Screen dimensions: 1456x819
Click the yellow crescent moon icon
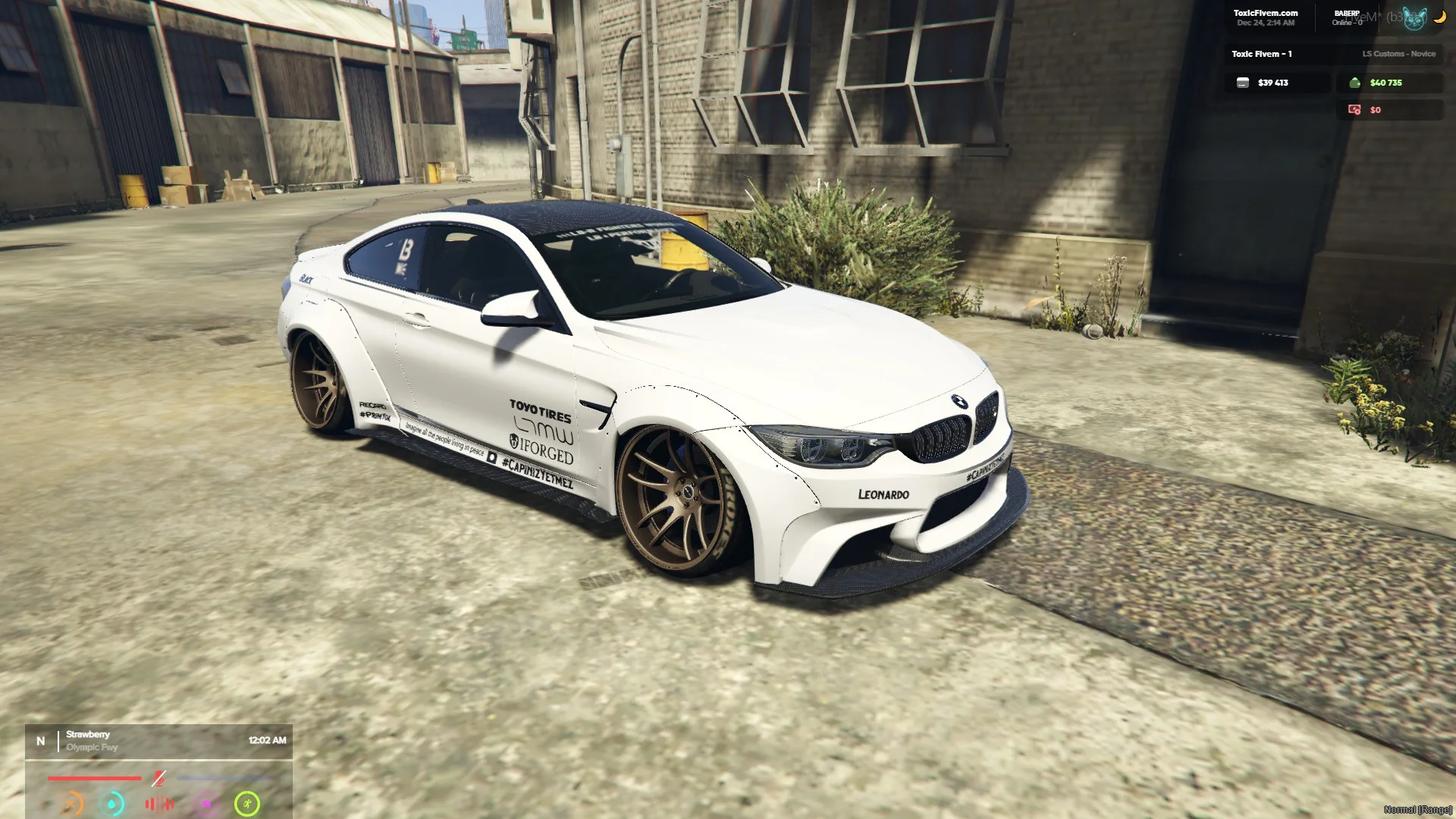1439,17
